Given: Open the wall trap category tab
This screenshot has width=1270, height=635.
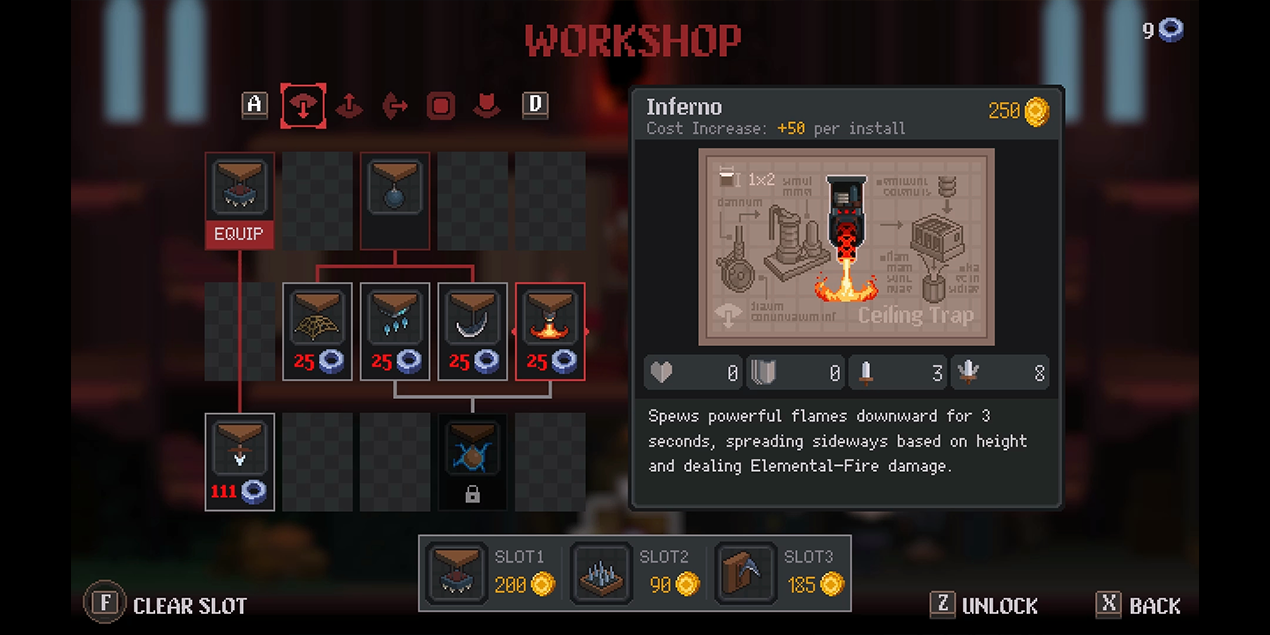Looking at the screenshot, I should click(x=395, y=105).
